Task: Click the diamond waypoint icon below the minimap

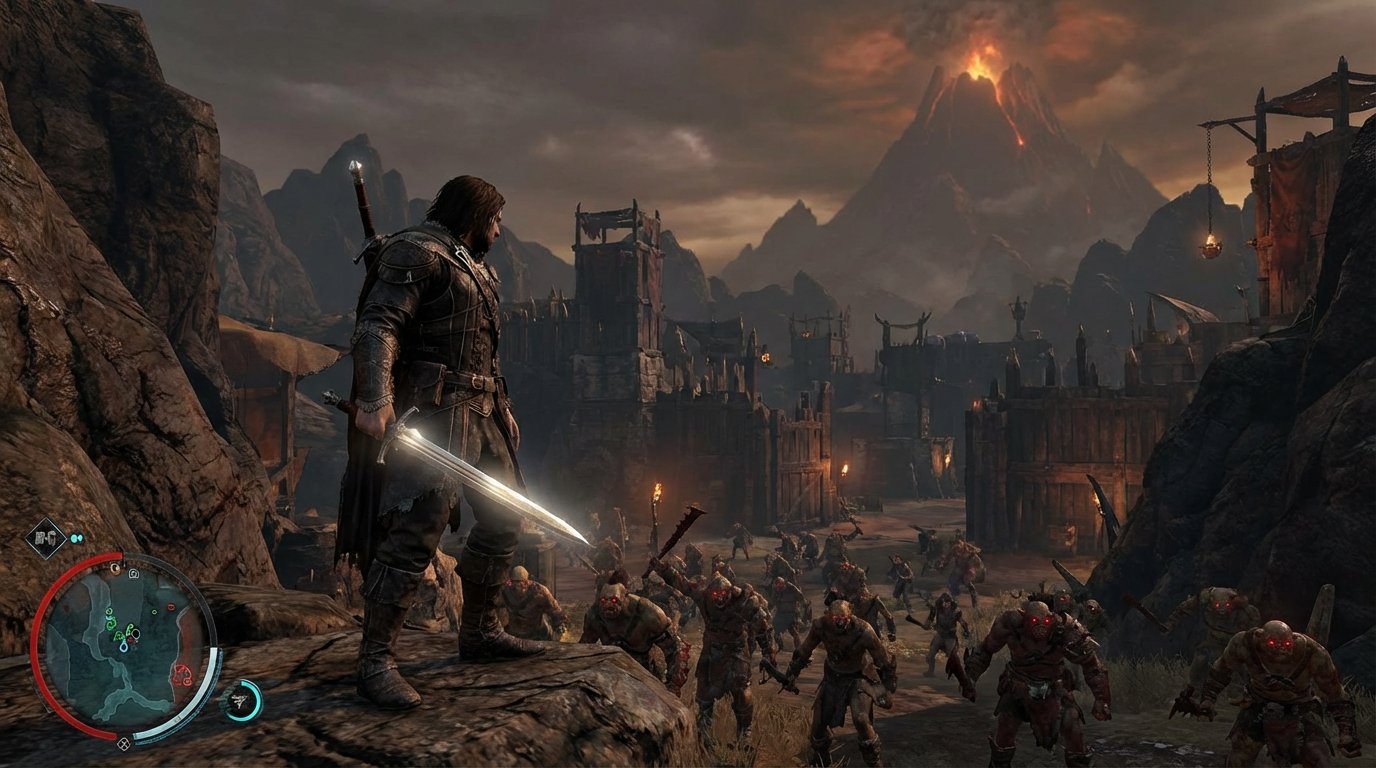Action: pyautogui.click(x=124, y=742)
